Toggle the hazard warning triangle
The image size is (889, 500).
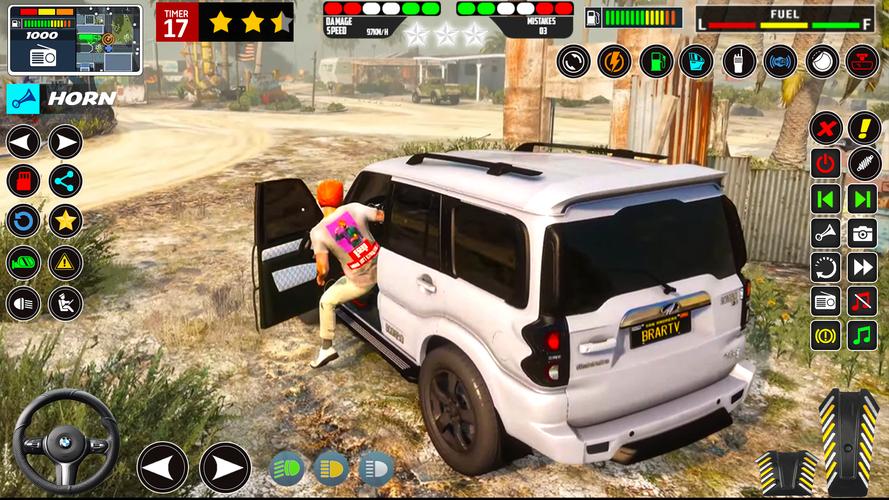pos(66,262)
